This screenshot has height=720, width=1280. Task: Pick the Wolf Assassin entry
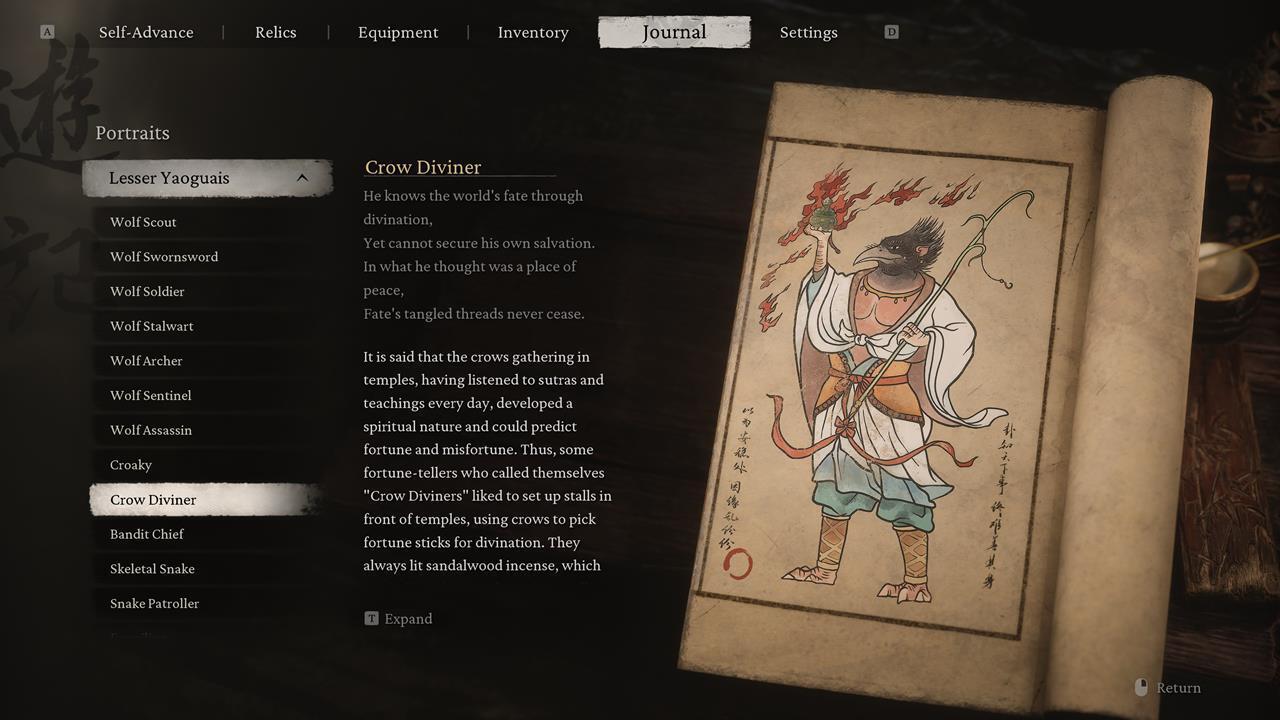coord(151,430)
